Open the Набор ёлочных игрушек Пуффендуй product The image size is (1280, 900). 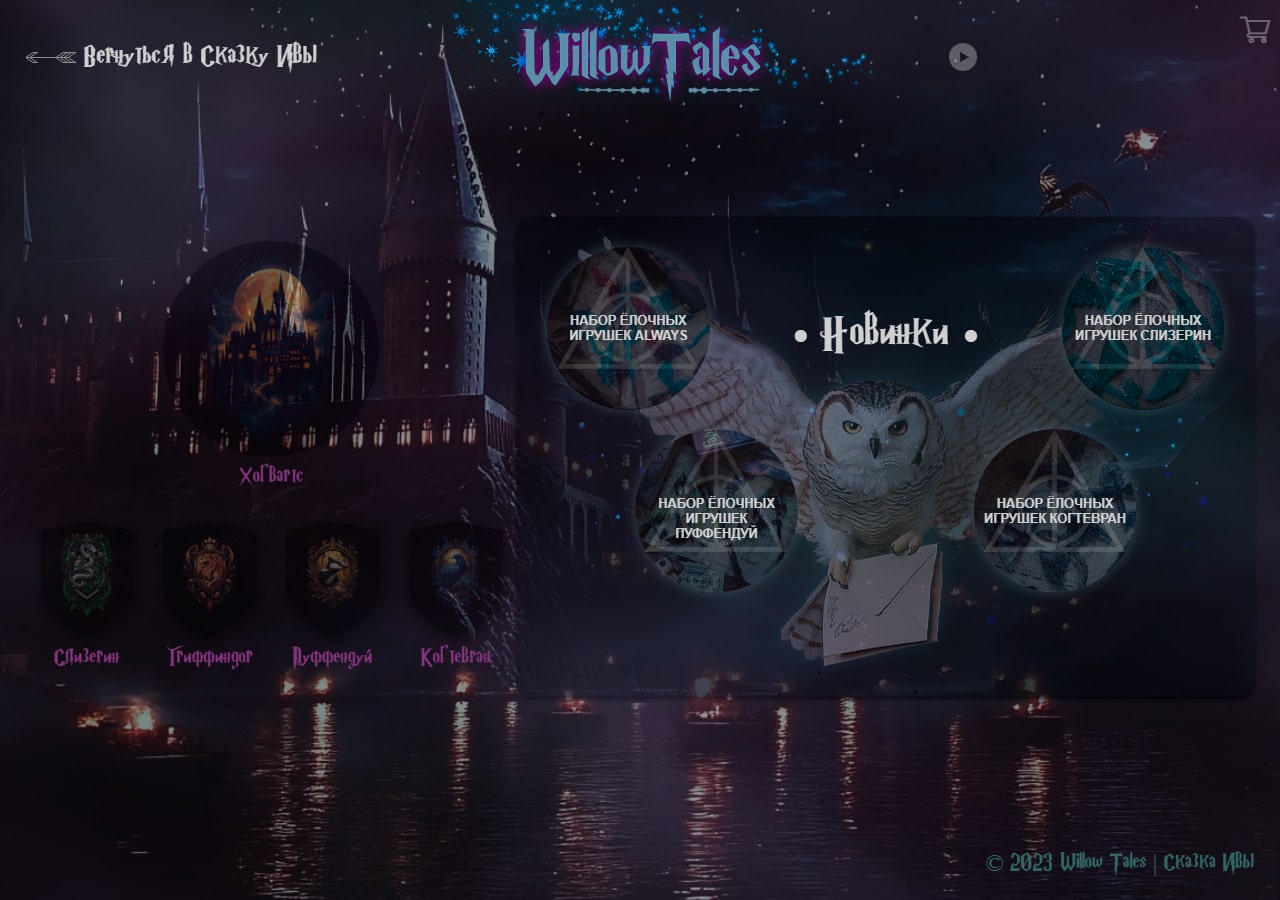pos(715,510)
